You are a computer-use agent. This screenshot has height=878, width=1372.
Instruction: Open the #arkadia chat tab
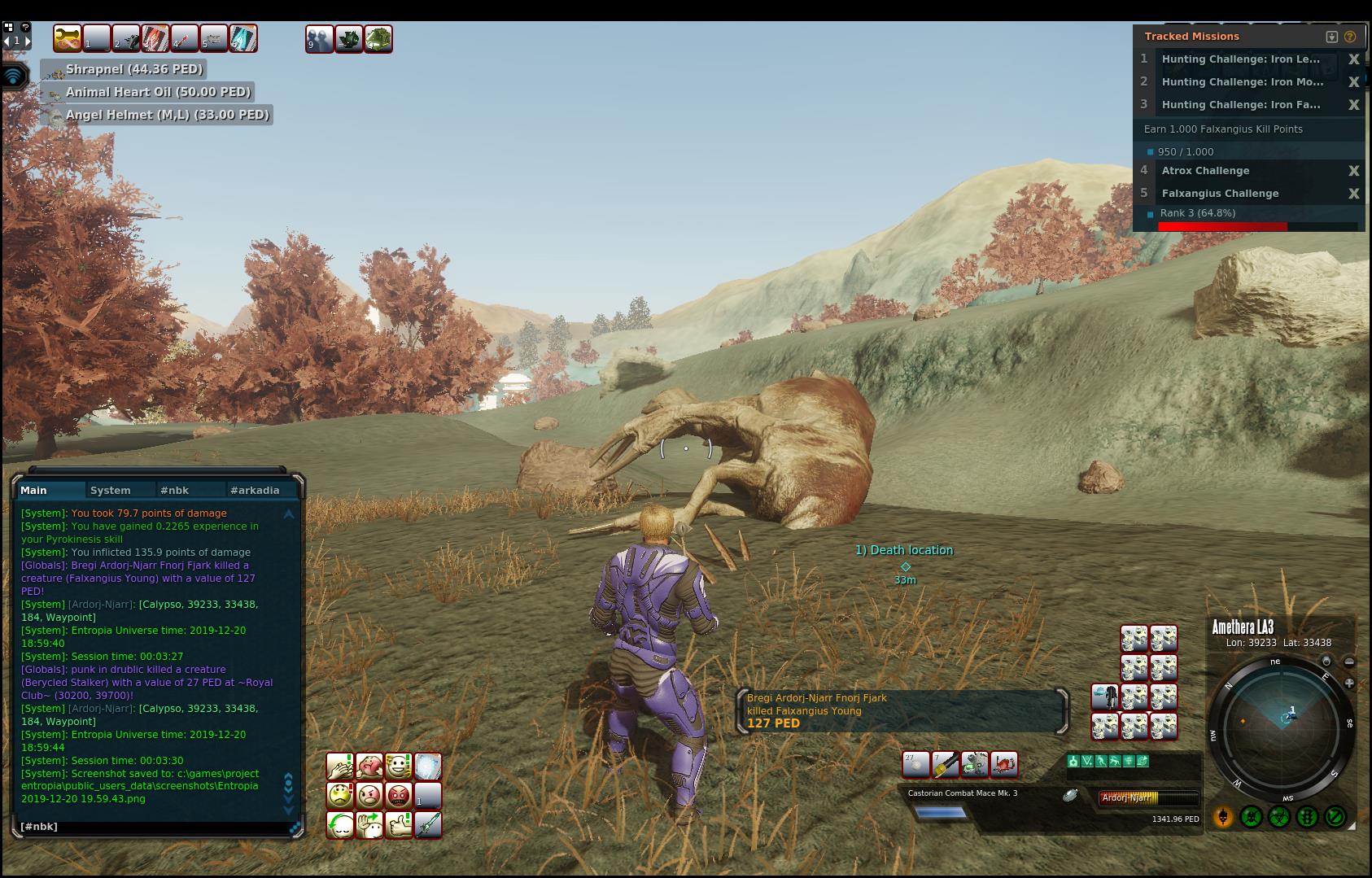point(255,490)
